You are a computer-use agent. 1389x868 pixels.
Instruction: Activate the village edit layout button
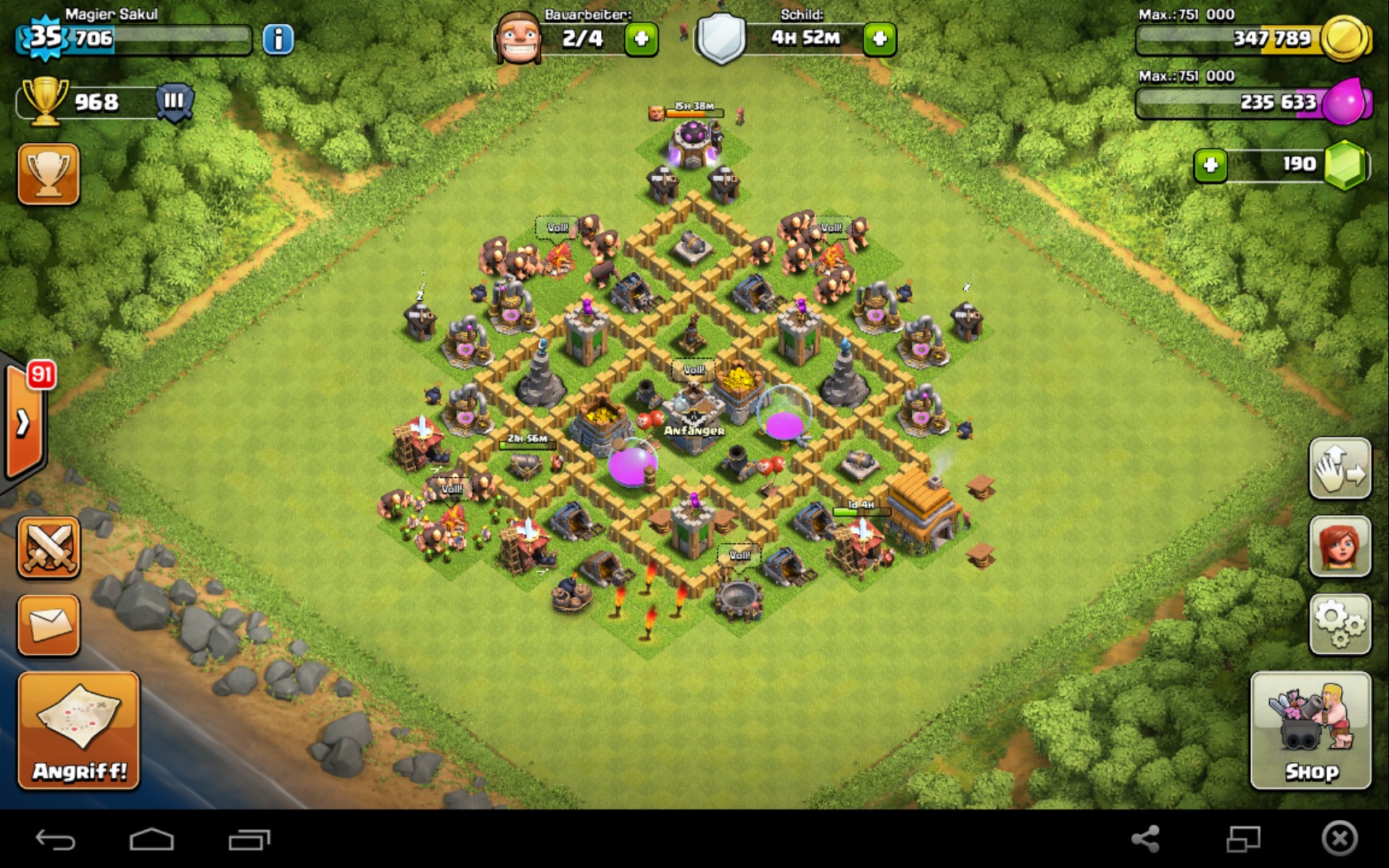tap(1340, 469)
